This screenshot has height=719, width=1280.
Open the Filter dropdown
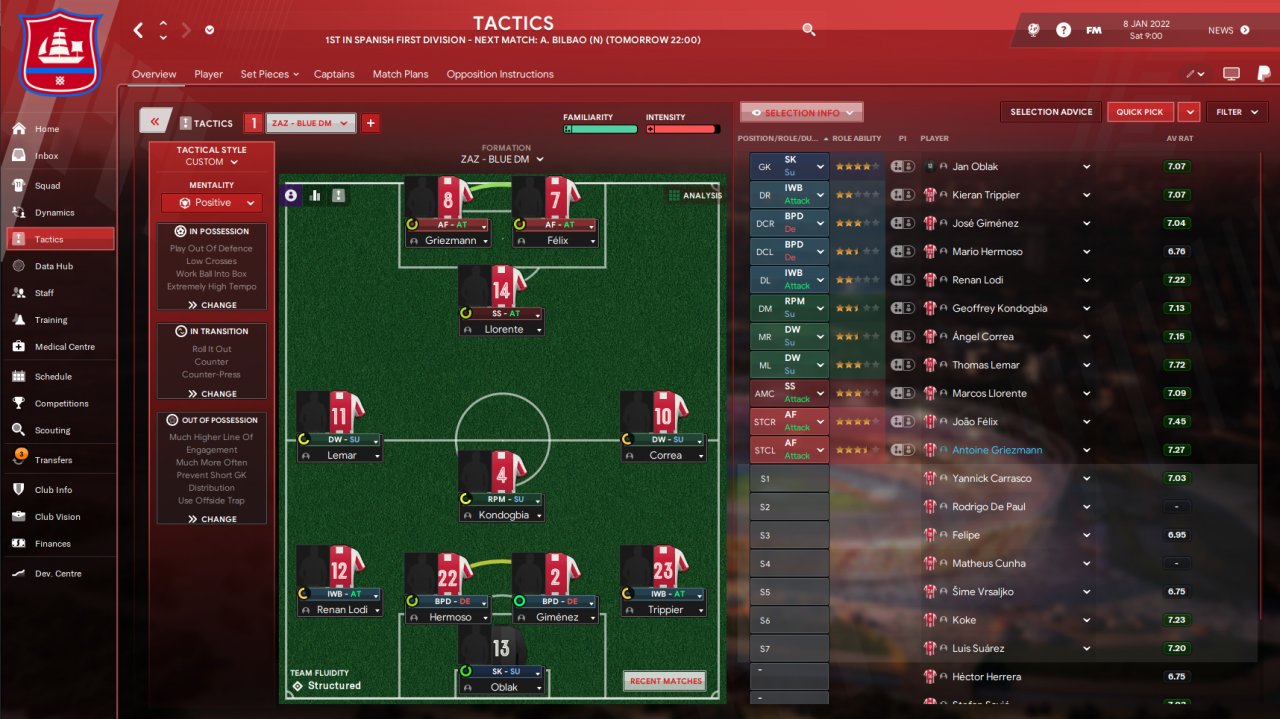(x=1237, y=112)
